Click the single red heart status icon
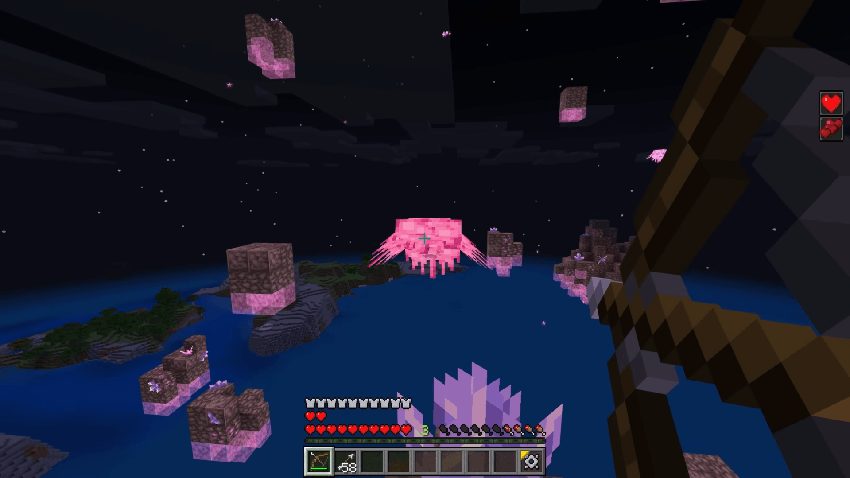Screen dimensions: 850x478 coord(831,102)
